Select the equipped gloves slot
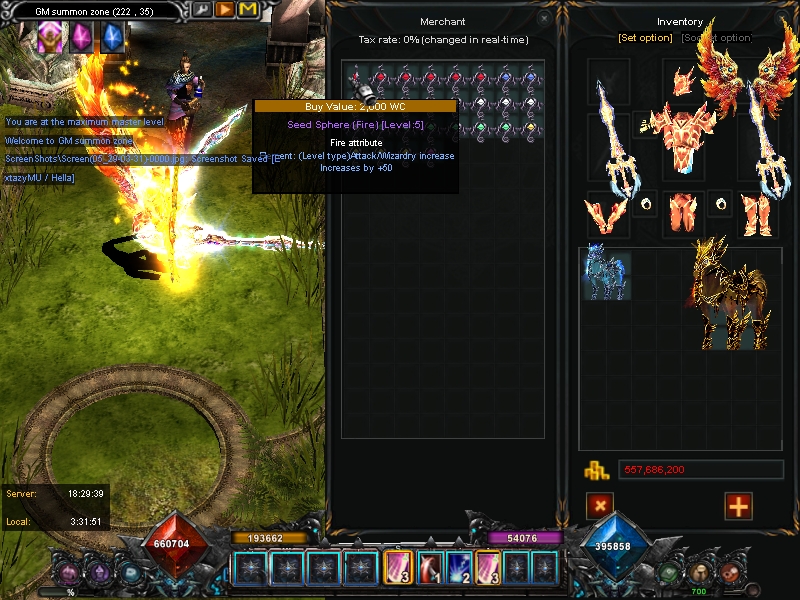The height and width of the screenshot is (600, 800). 607,213
